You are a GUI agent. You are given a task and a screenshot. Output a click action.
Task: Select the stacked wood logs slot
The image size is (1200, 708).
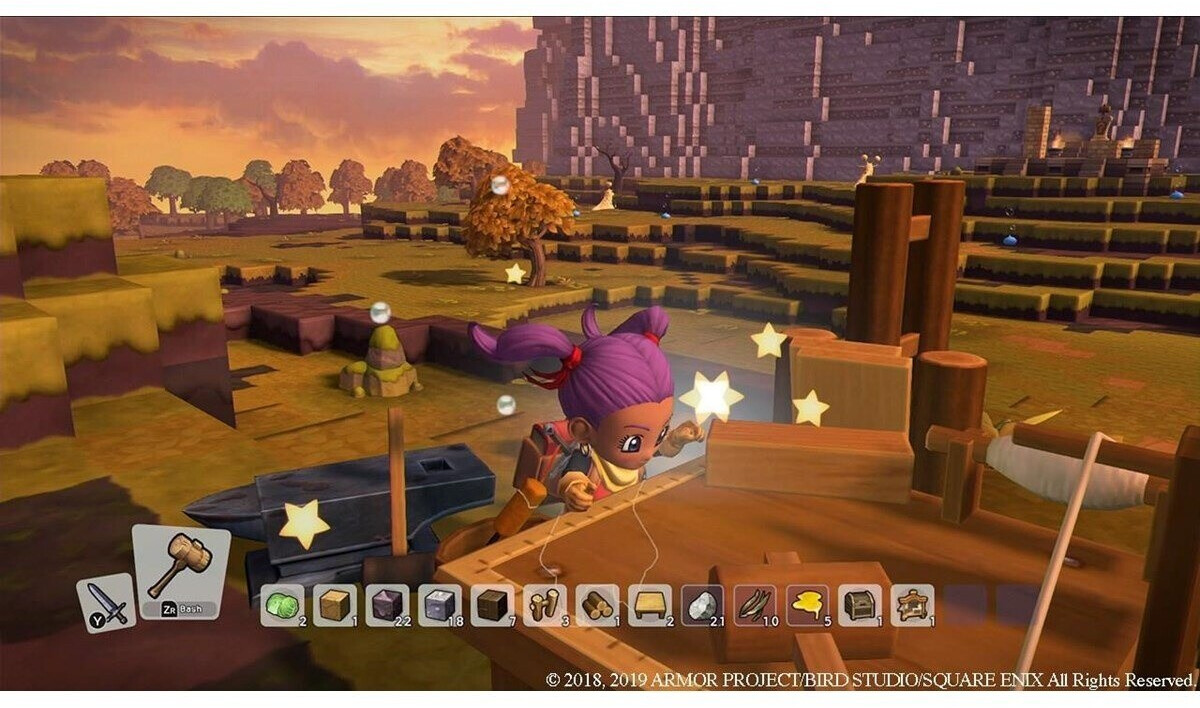pyautogui.click(x=597, y=605)
